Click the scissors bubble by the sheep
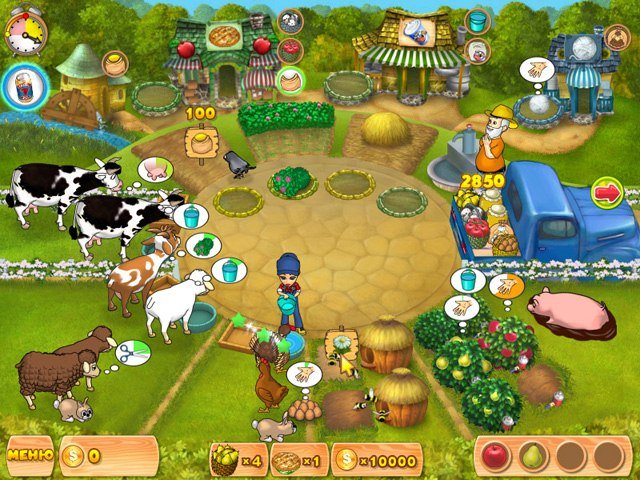640x480 pixels. click(x=133, y=351)
